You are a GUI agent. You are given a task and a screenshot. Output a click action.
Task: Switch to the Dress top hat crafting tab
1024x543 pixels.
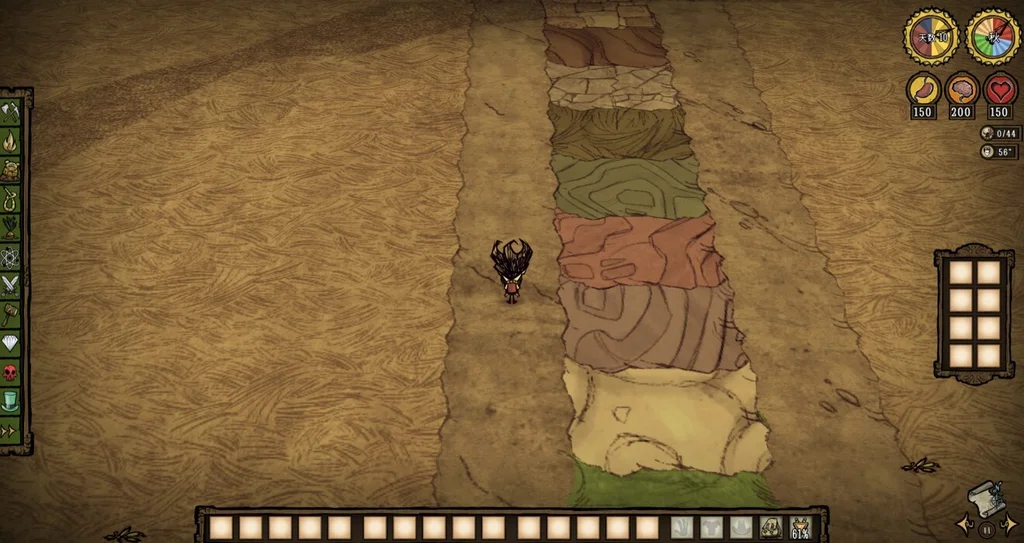[x=11, y=401]
